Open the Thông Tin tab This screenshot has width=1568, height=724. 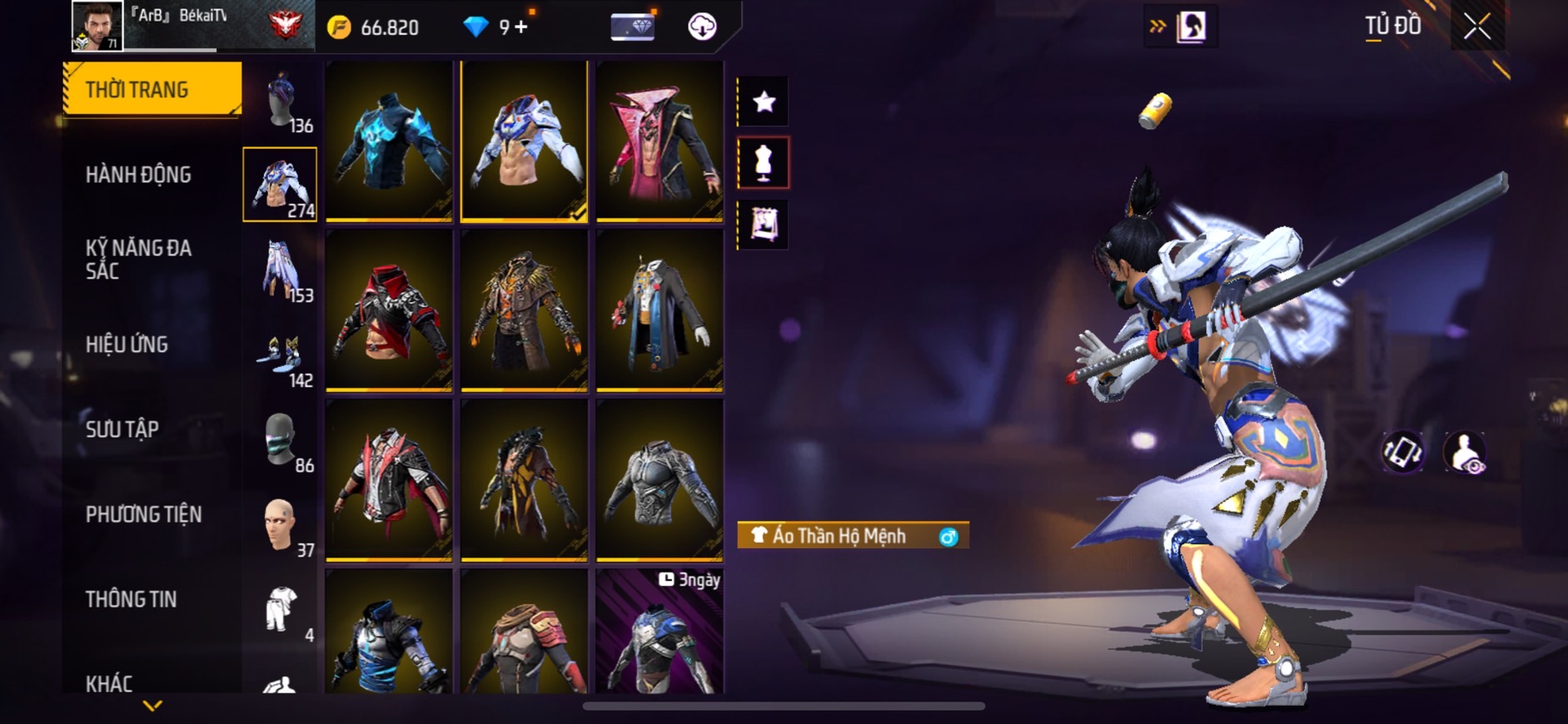[131, 599]
